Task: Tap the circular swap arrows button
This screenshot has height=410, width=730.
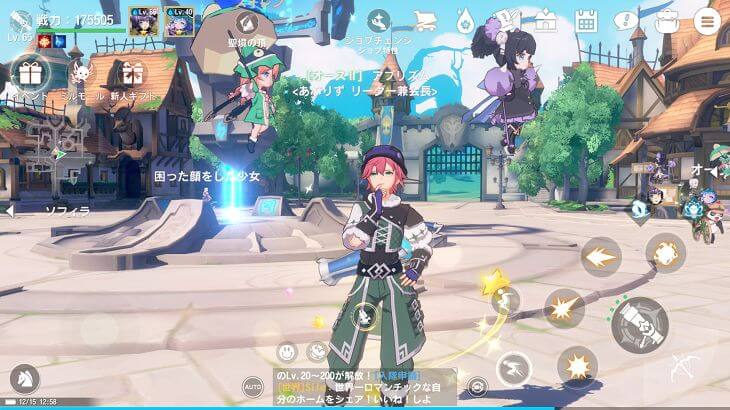Action: [478, 386]
